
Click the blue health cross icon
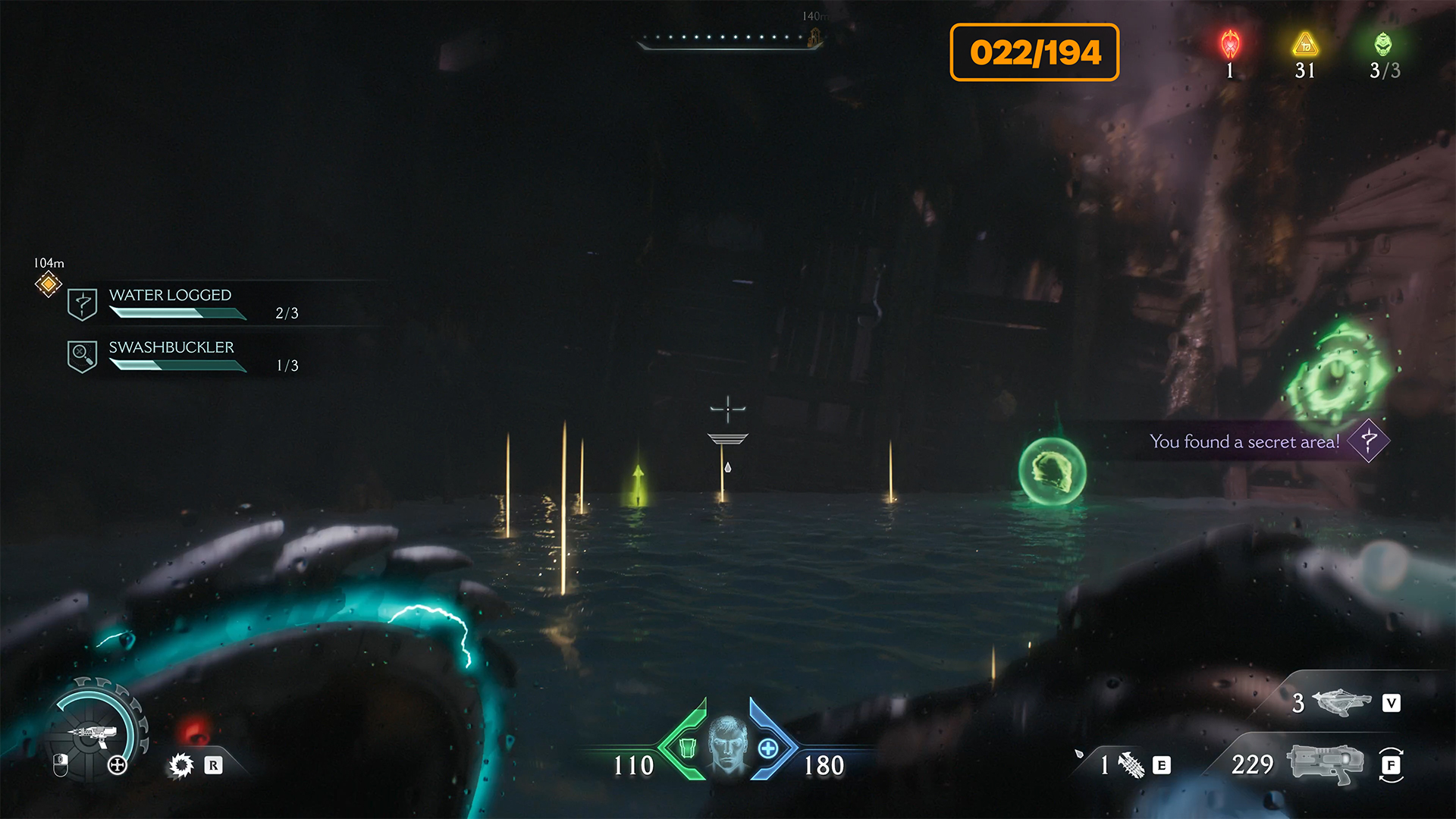(x=768, y=748)
